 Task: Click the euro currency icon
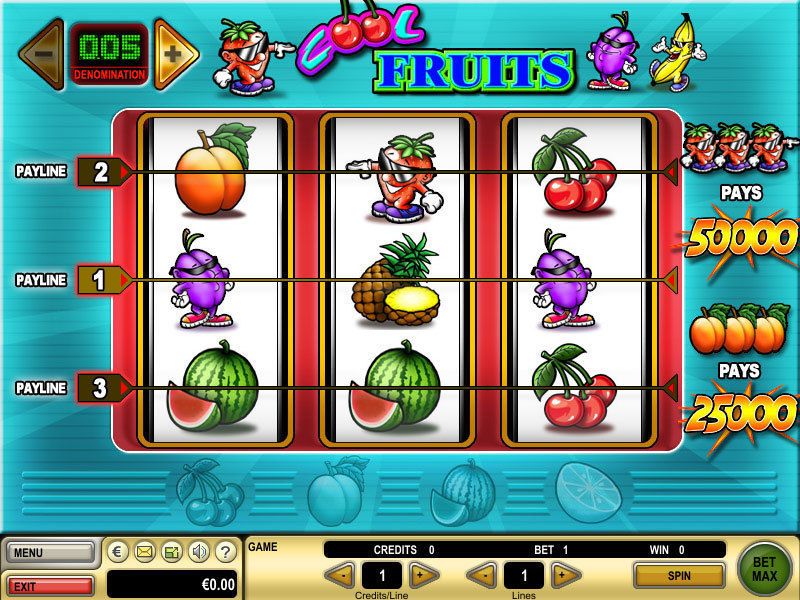118,550
